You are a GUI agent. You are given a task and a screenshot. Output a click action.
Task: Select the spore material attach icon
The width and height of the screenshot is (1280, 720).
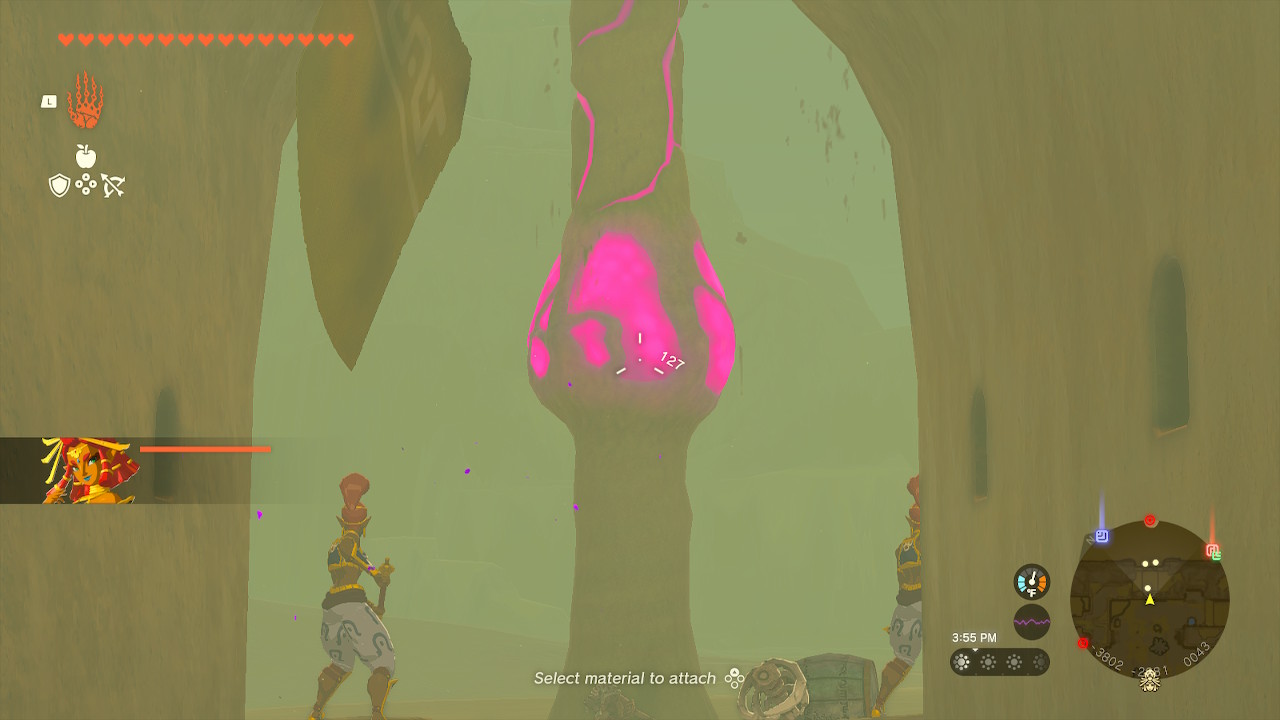click(x=88, y=186)
